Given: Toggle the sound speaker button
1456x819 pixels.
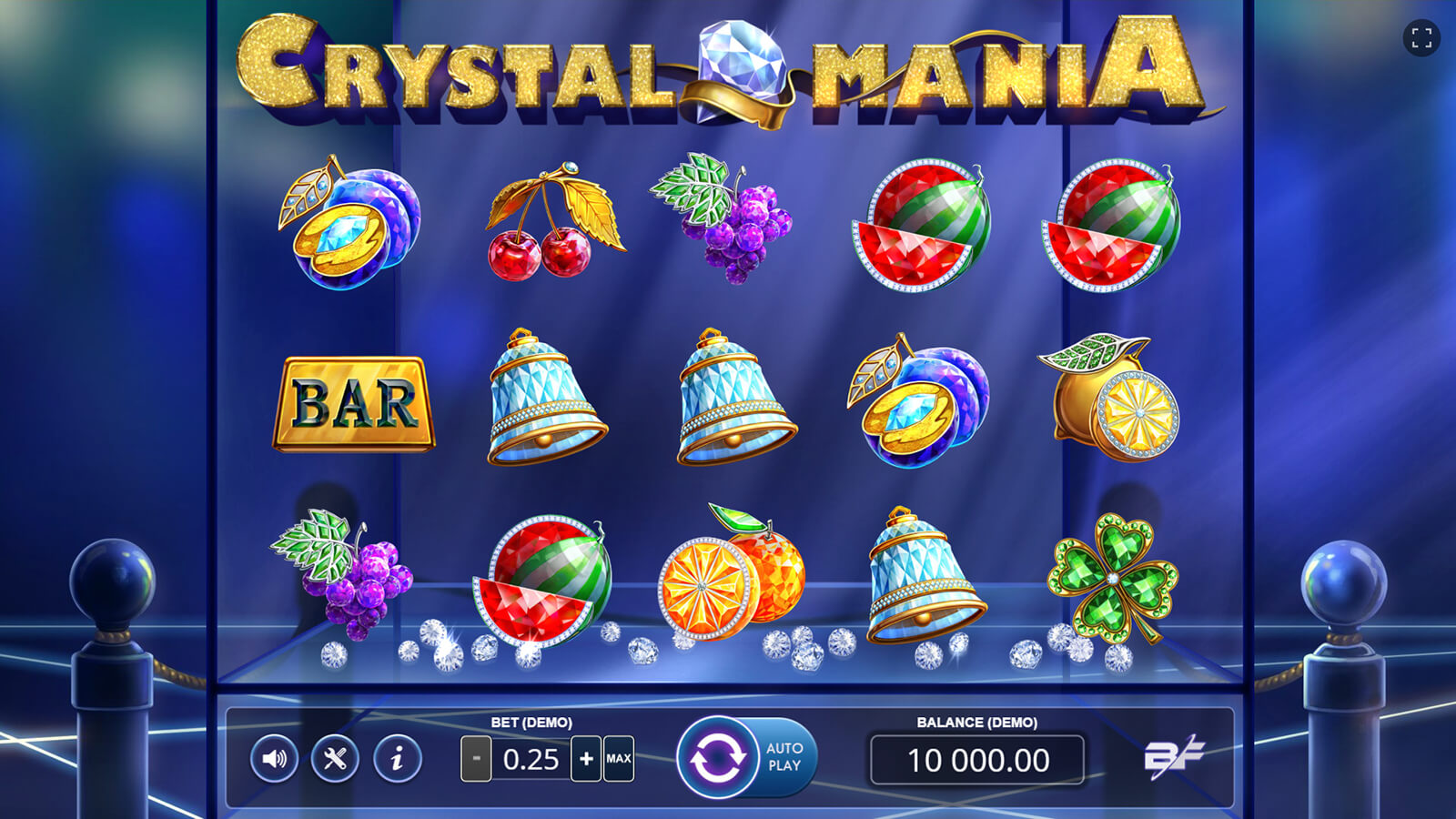Looking at the screenshot, I should tap(274, 758).
